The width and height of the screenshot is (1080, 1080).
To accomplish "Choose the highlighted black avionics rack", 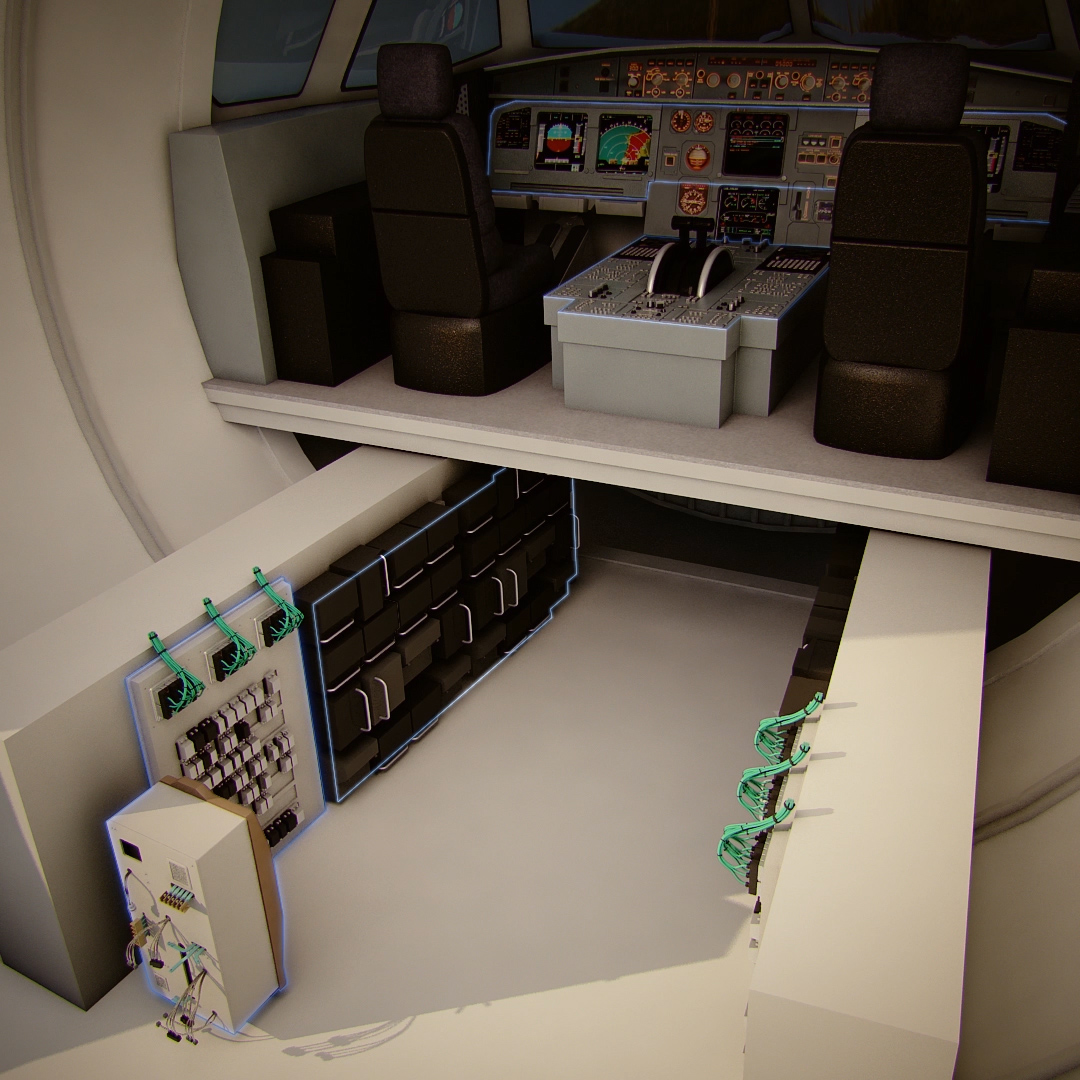I will click(x=440, y=620).
